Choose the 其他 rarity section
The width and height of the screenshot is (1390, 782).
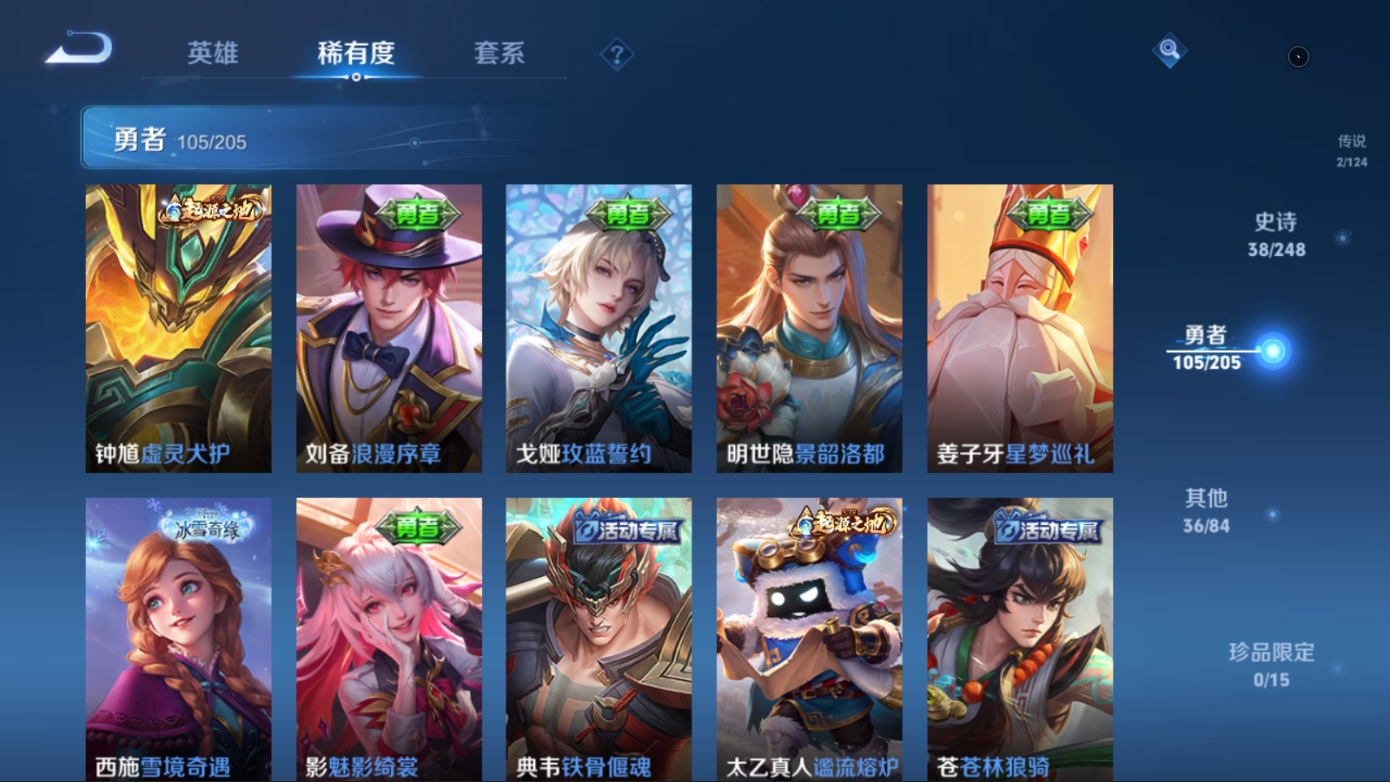pos(1206,509)
